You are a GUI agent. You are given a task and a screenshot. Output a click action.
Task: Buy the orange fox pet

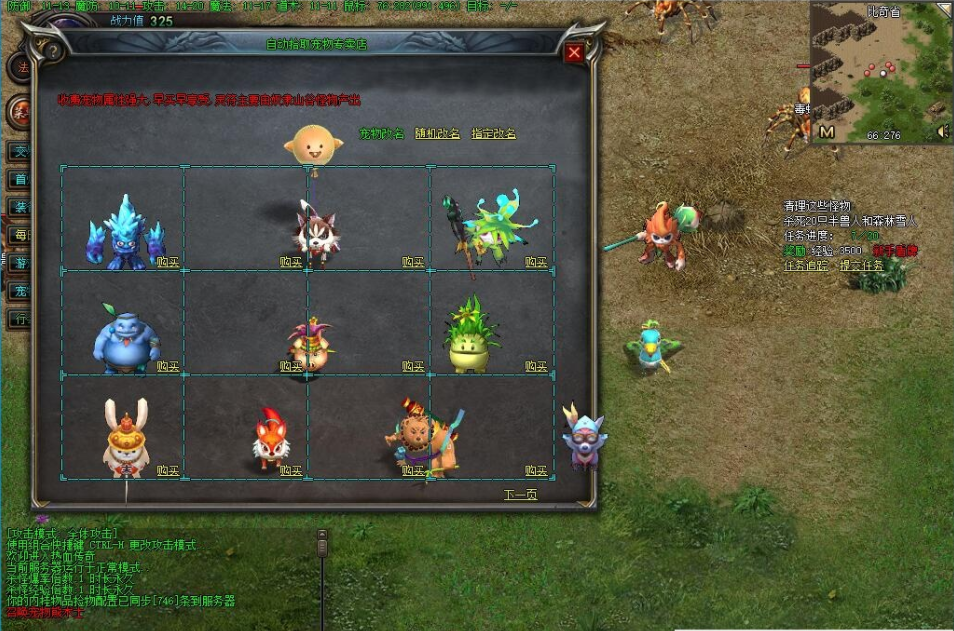(291, 470)
